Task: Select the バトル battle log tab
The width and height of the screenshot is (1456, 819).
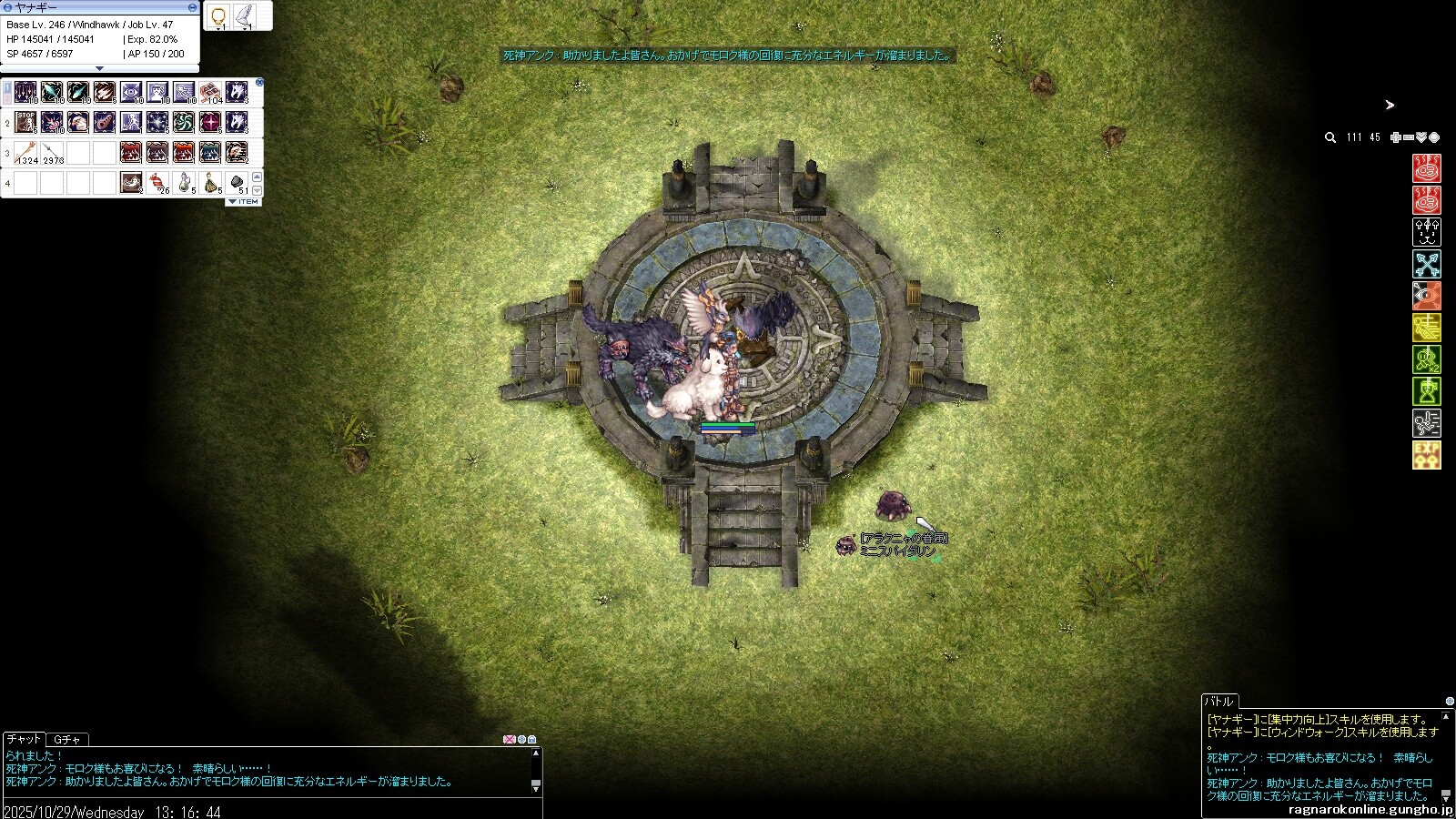Action: (x=1219, y=702)
